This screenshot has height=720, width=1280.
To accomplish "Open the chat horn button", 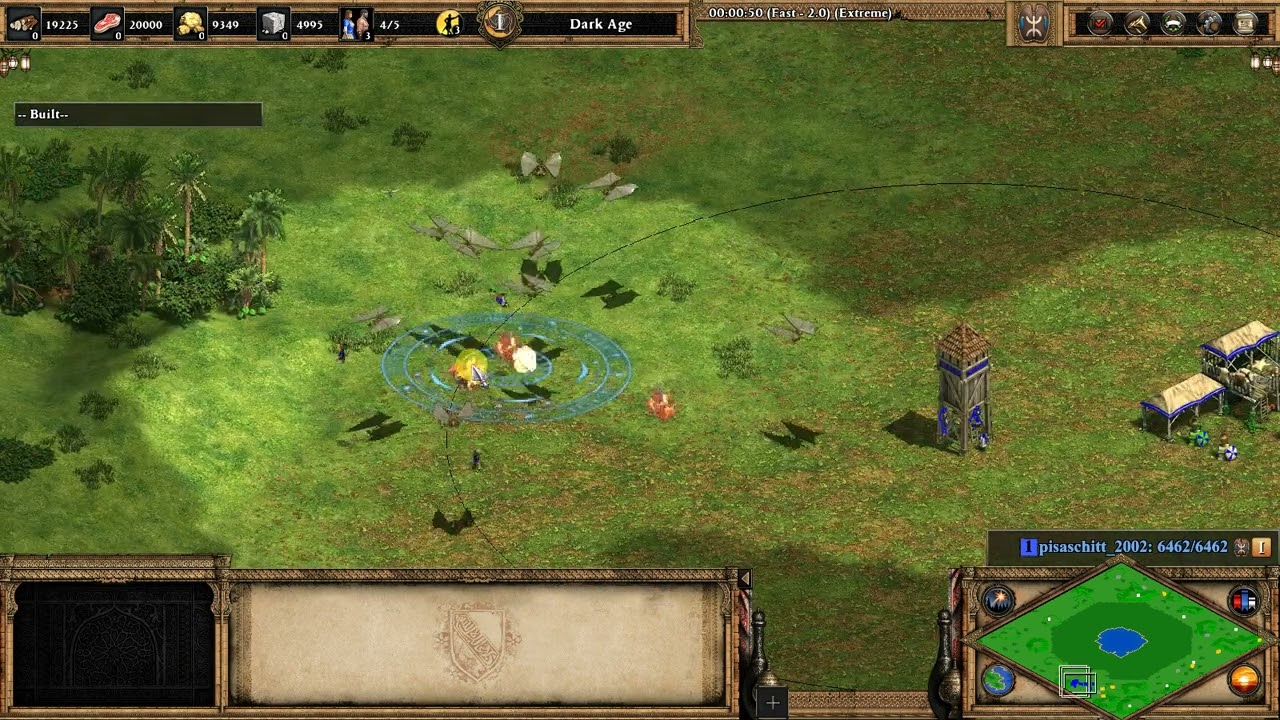I will [x=1137, y=23].
